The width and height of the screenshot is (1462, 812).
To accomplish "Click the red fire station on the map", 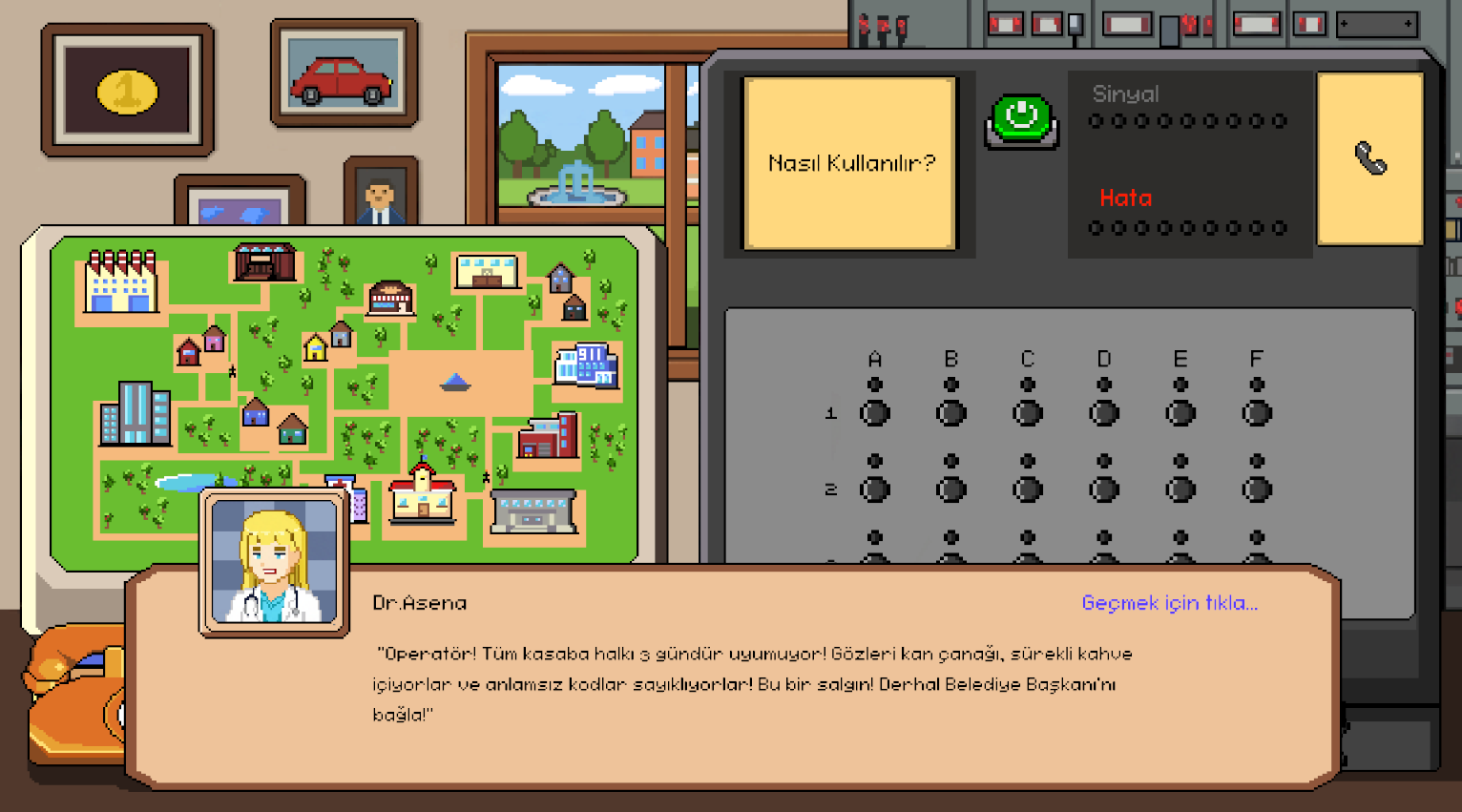I will coord(549,437).
